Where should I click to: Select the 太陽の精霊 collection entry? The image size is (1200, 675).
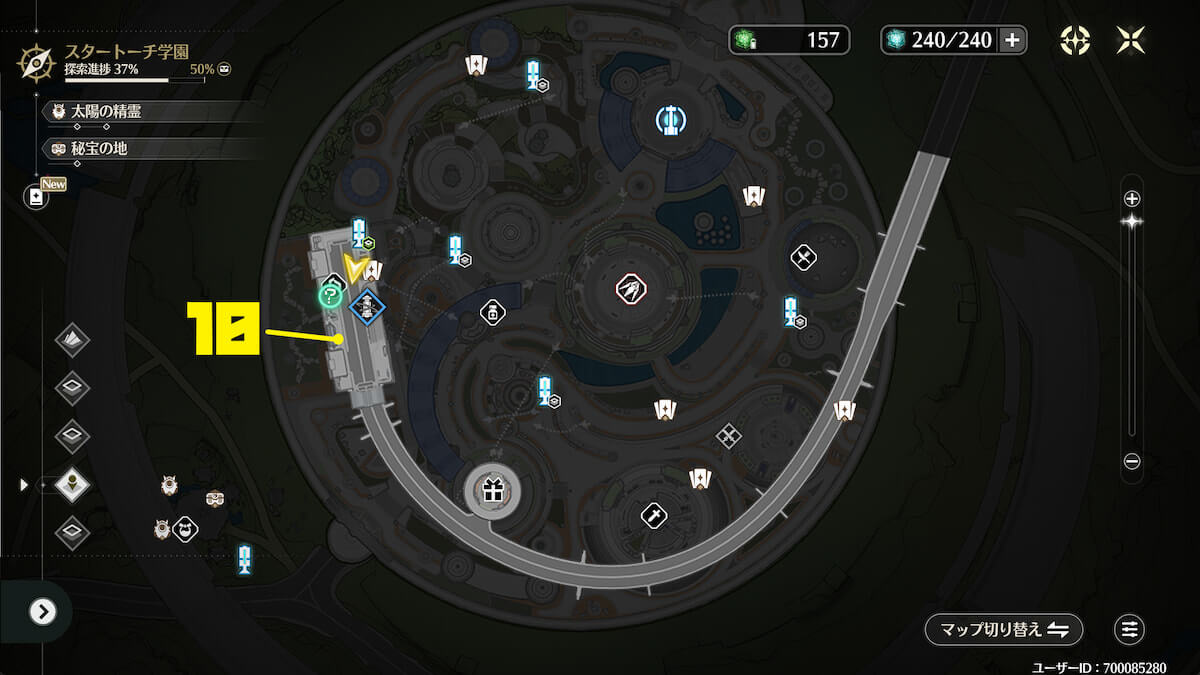pos(106,112)
